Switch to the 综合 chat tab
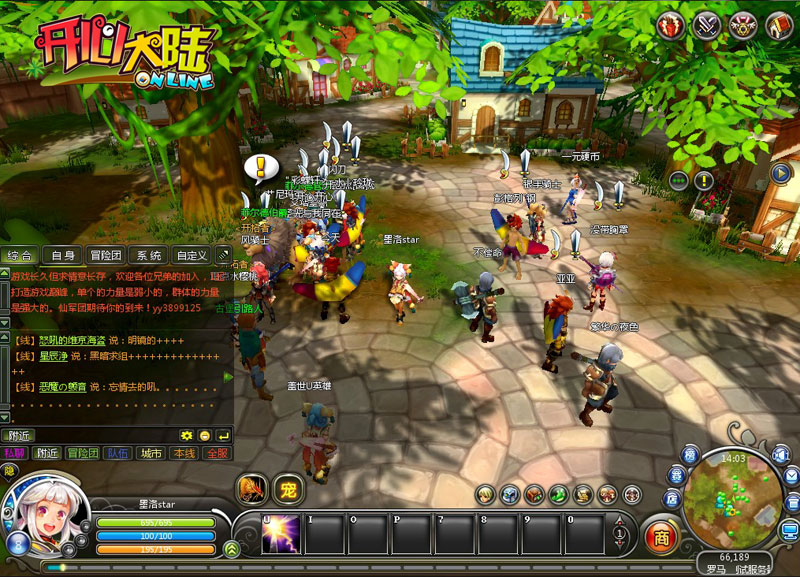 pyautogui.click(x=21, y=256)
